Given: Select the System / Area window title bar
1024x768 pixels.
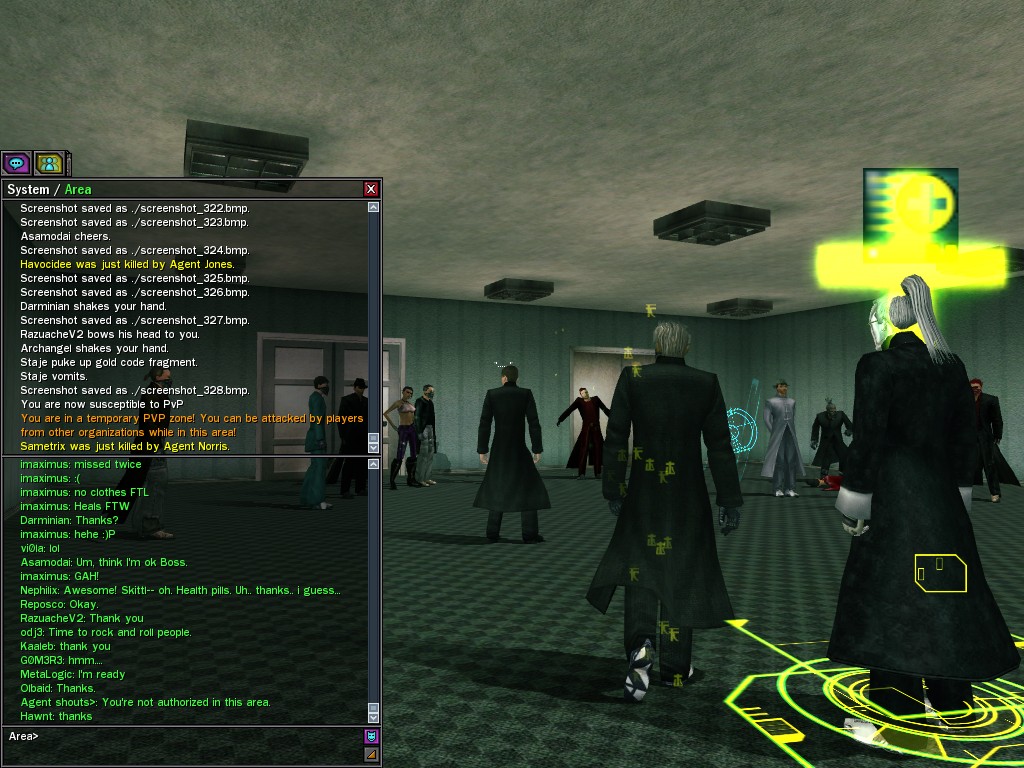Looking at the screenshot, I should click(x=180, y=189).
